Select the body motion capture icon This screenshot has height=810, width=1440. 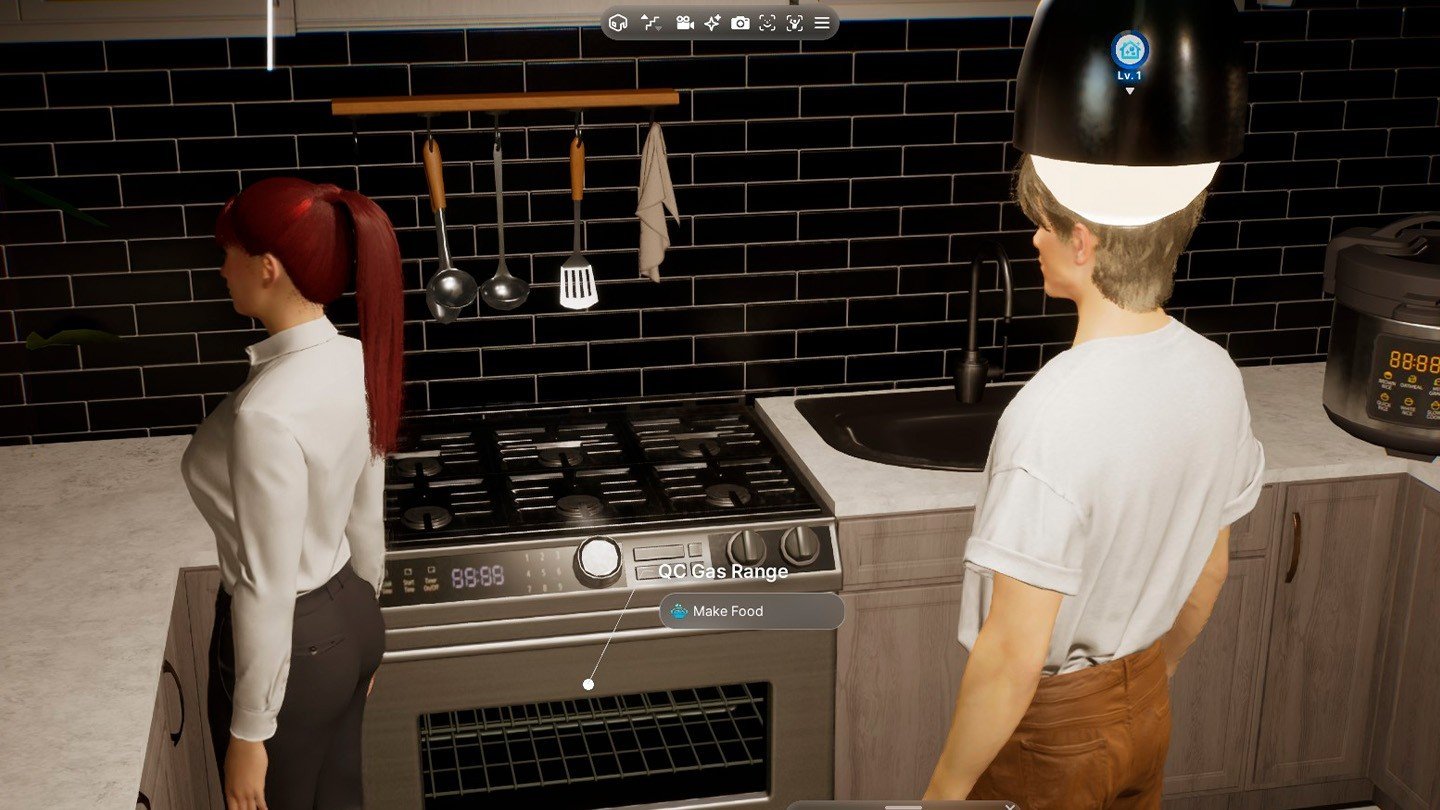coord(794,23)
